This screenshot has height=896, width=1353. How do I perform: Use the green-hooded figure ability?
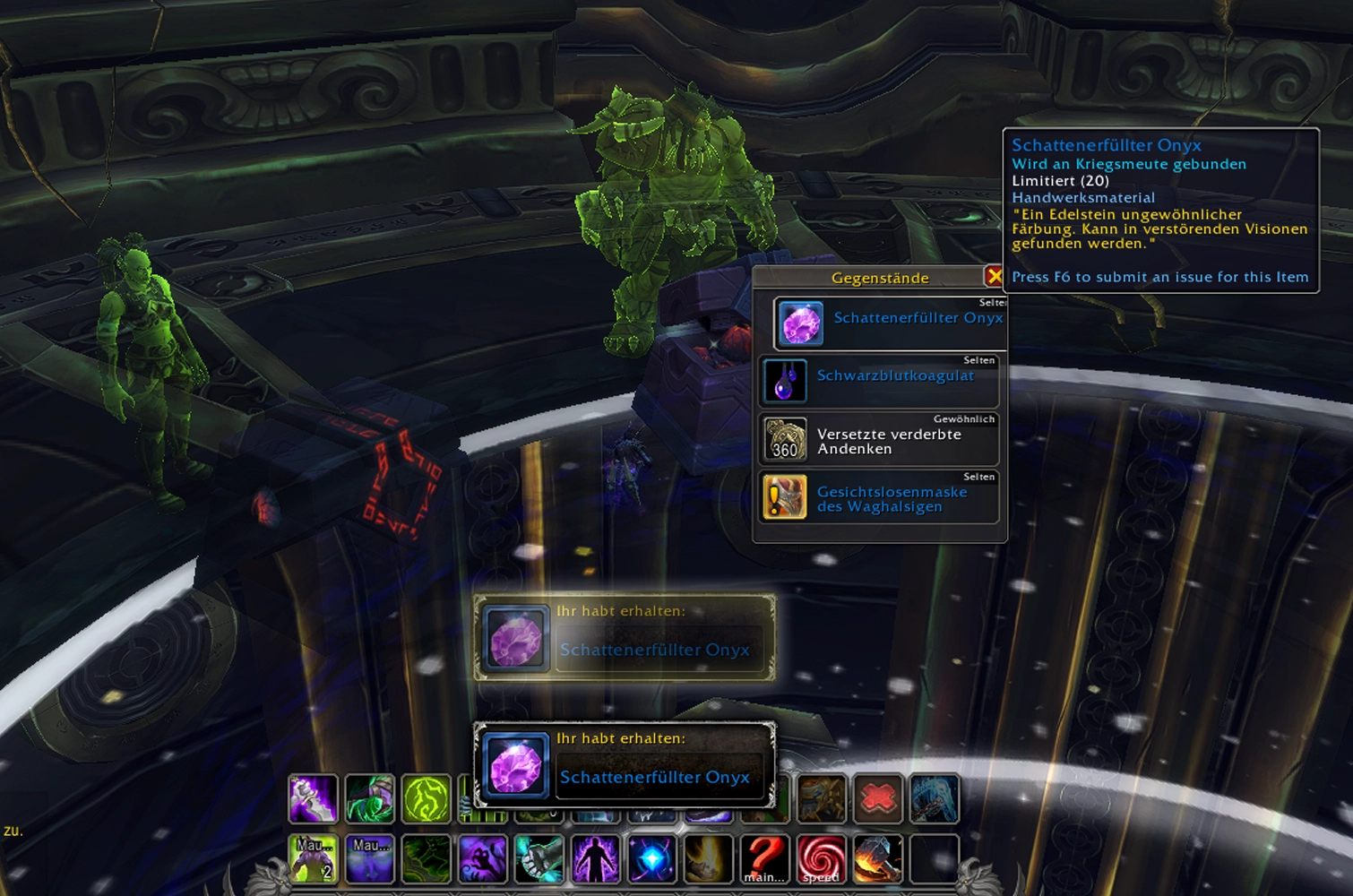[x=370, y=798]
